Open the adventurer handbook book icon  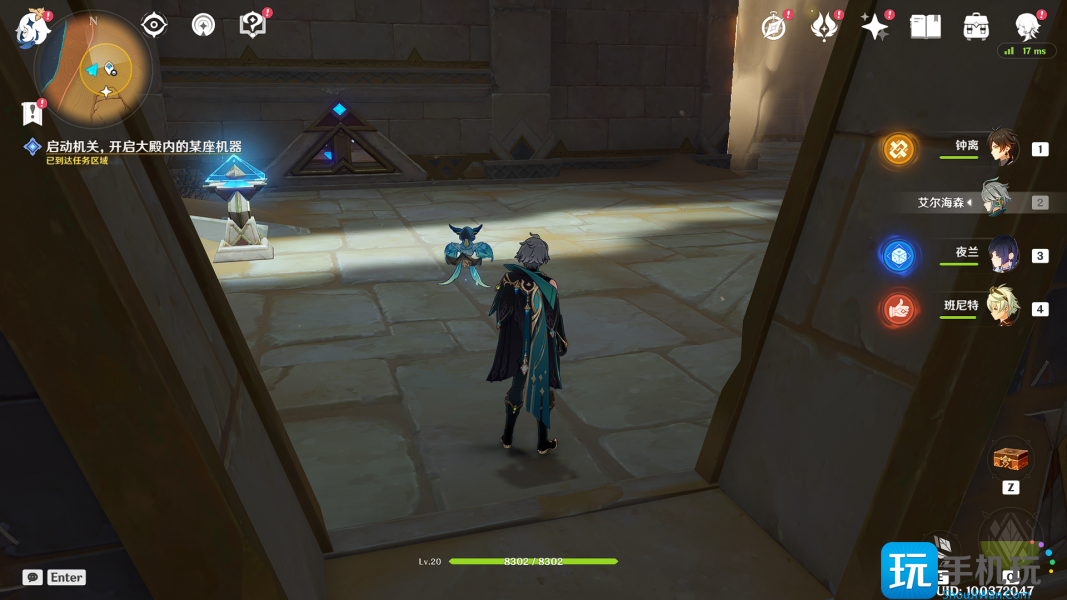point(926,27)
